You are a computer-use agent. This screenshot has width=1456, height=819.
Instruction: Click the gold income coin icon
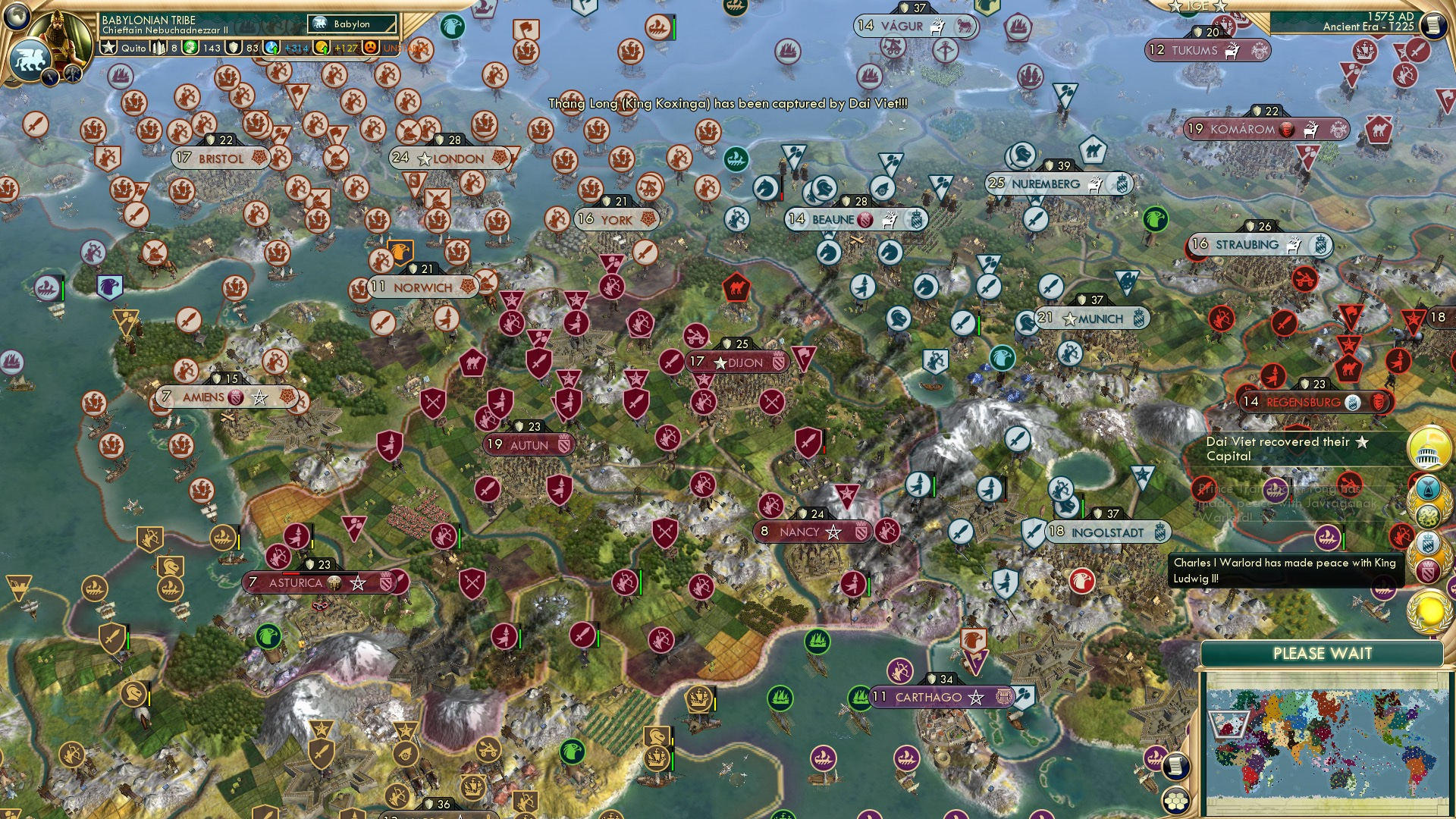click(322, 48)
